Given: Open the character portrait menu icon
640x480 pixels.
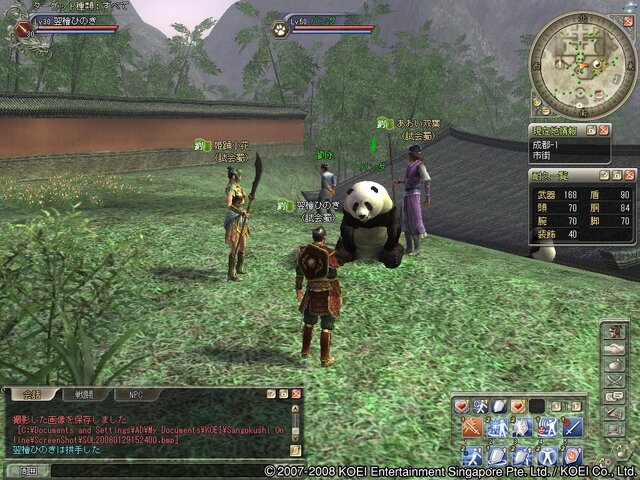Looking at the screenshot, I should pyautogui.click(x=615, y=329).
